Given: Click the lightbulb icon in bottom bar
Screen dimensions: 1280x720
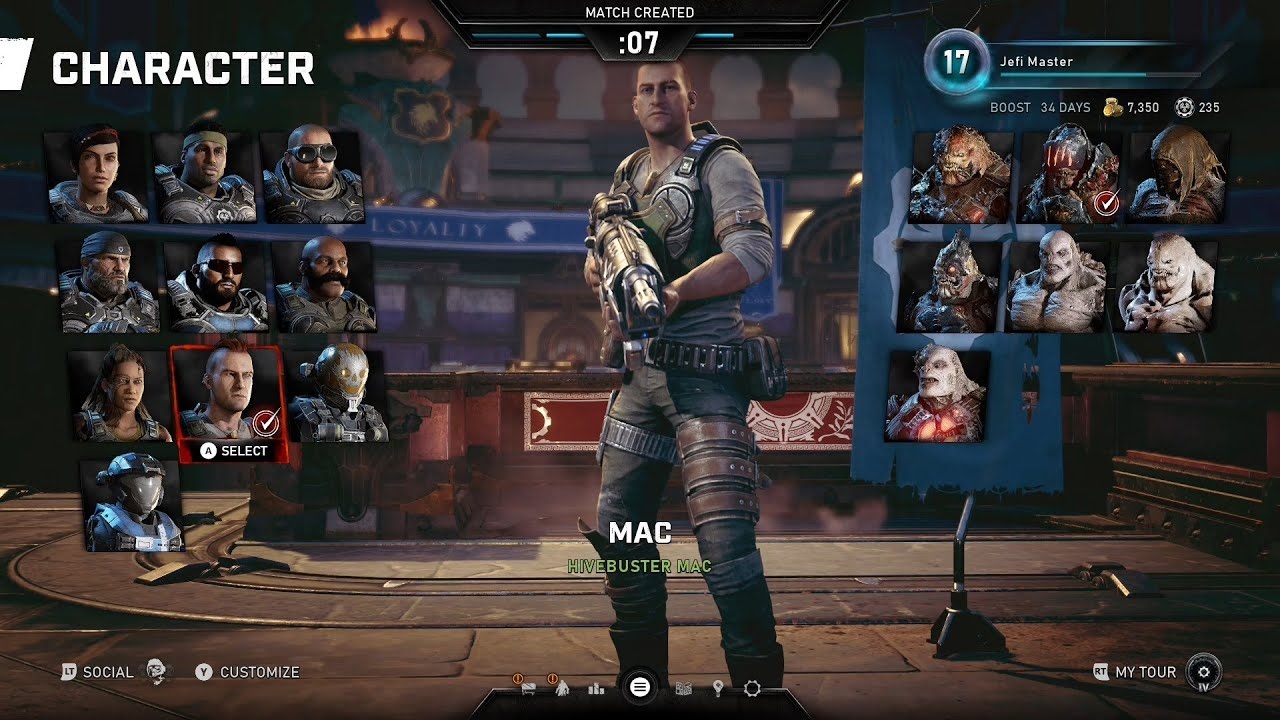Looking at the screenshot, I should (x=717, y=688).
